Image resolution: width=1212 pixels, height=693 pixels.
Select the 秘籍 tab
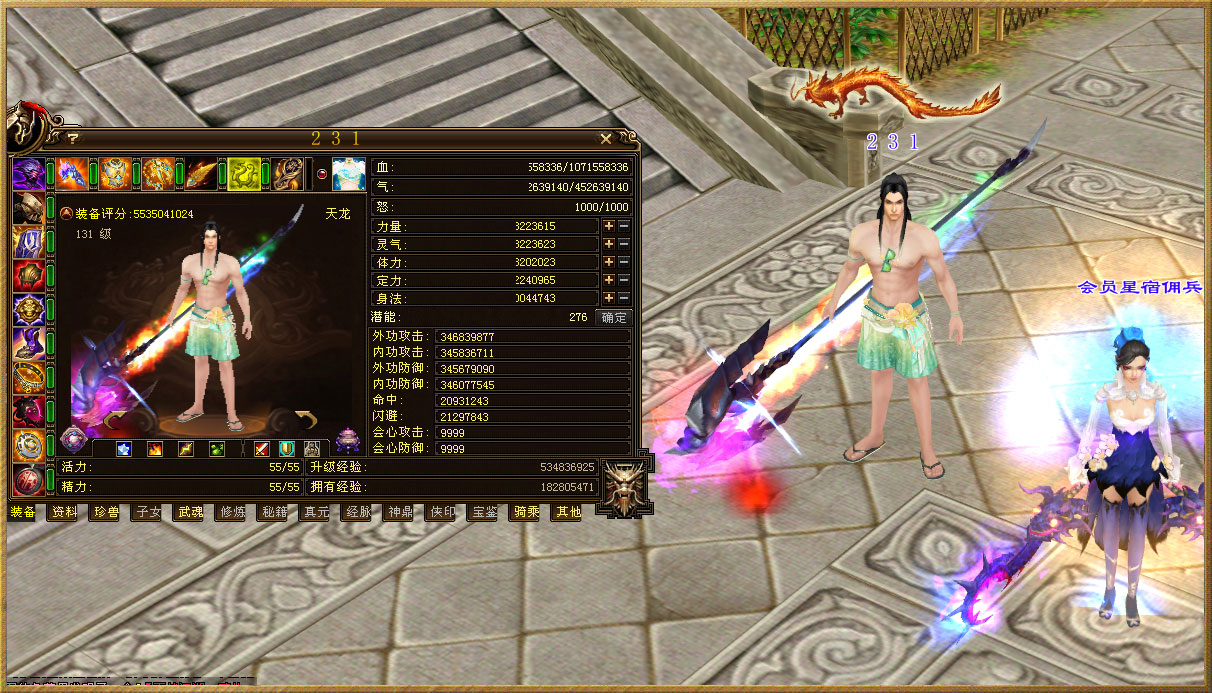[x=274, y=512]
